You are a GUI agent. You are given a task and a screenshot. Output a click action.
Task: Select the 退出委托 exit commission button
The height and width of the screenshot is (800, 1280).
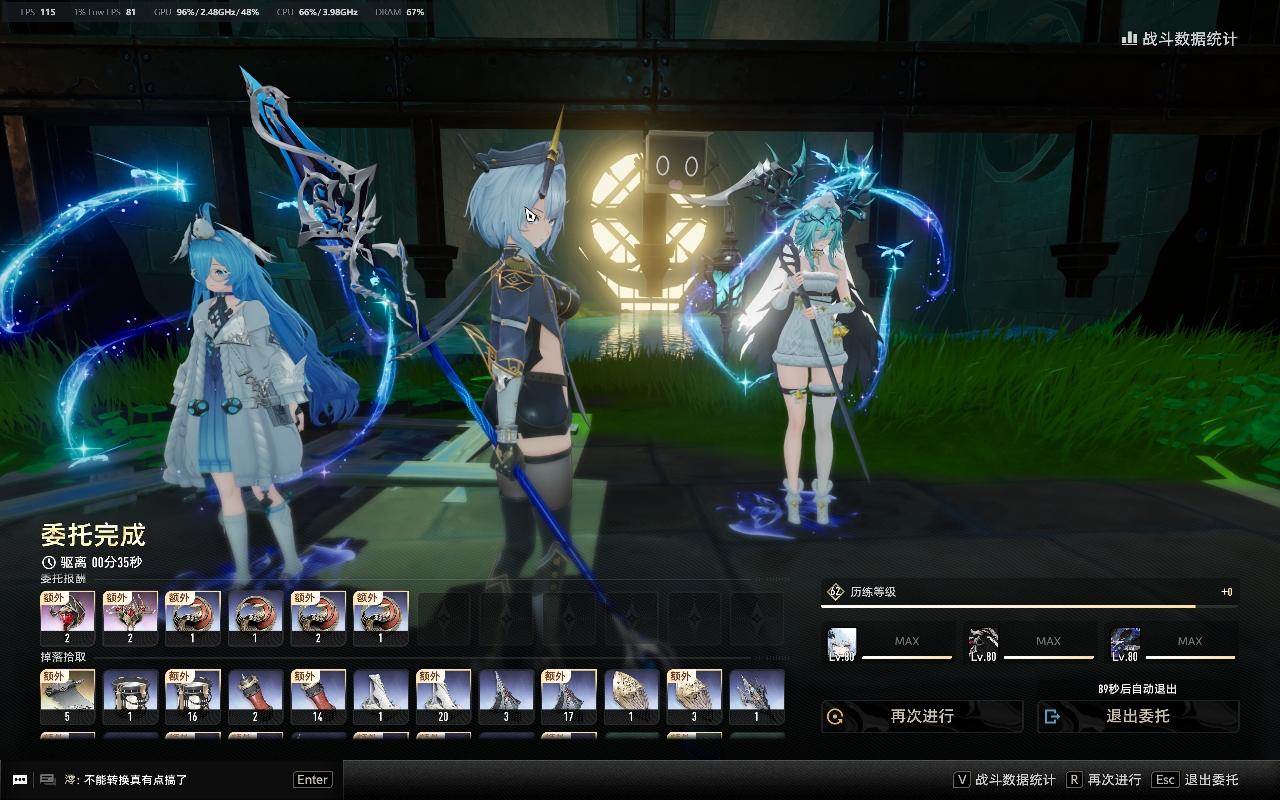click(x=1138, y=716)
